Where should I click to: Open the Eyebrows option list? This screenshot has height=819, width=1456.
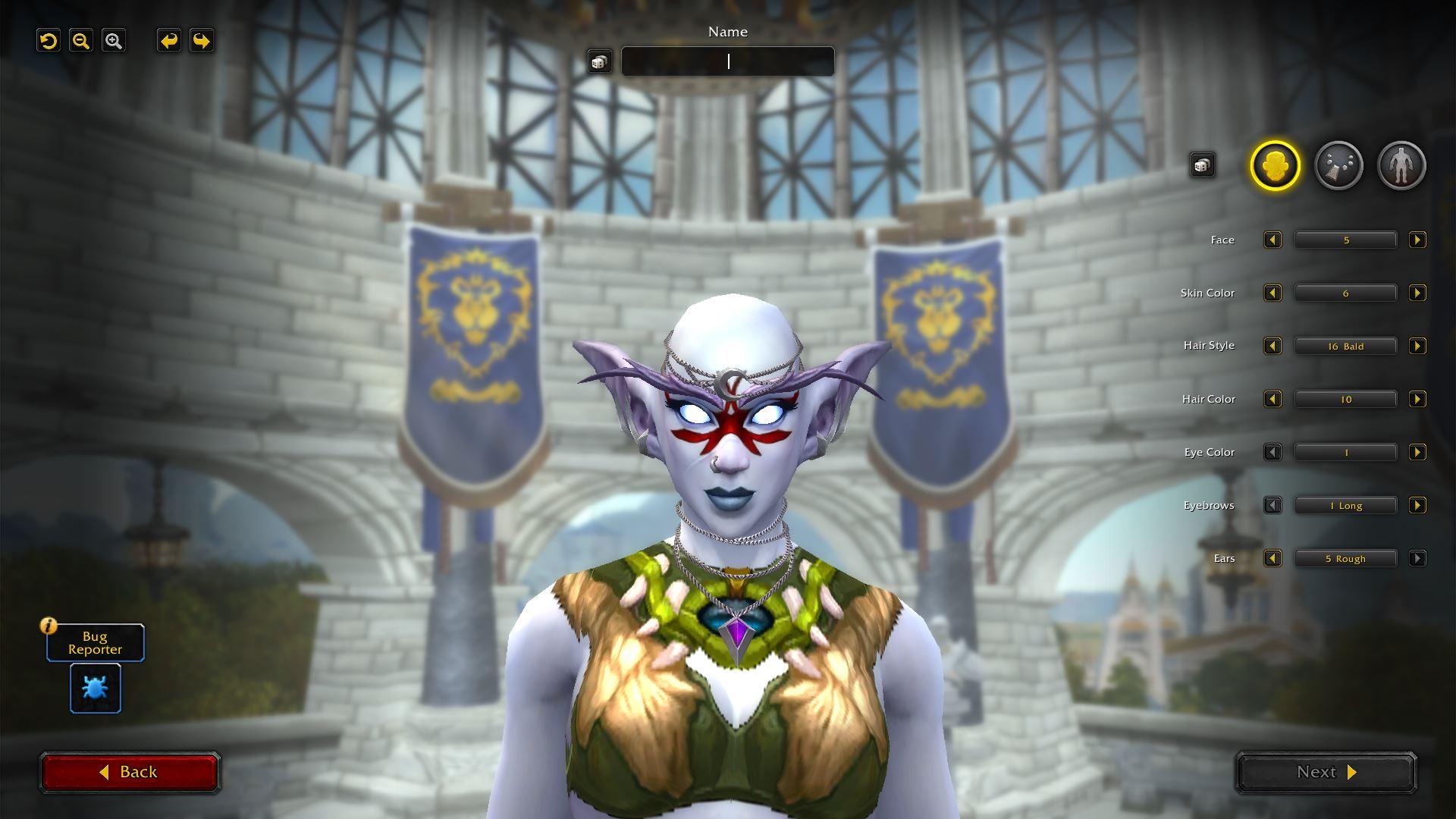click(1345, 506)
